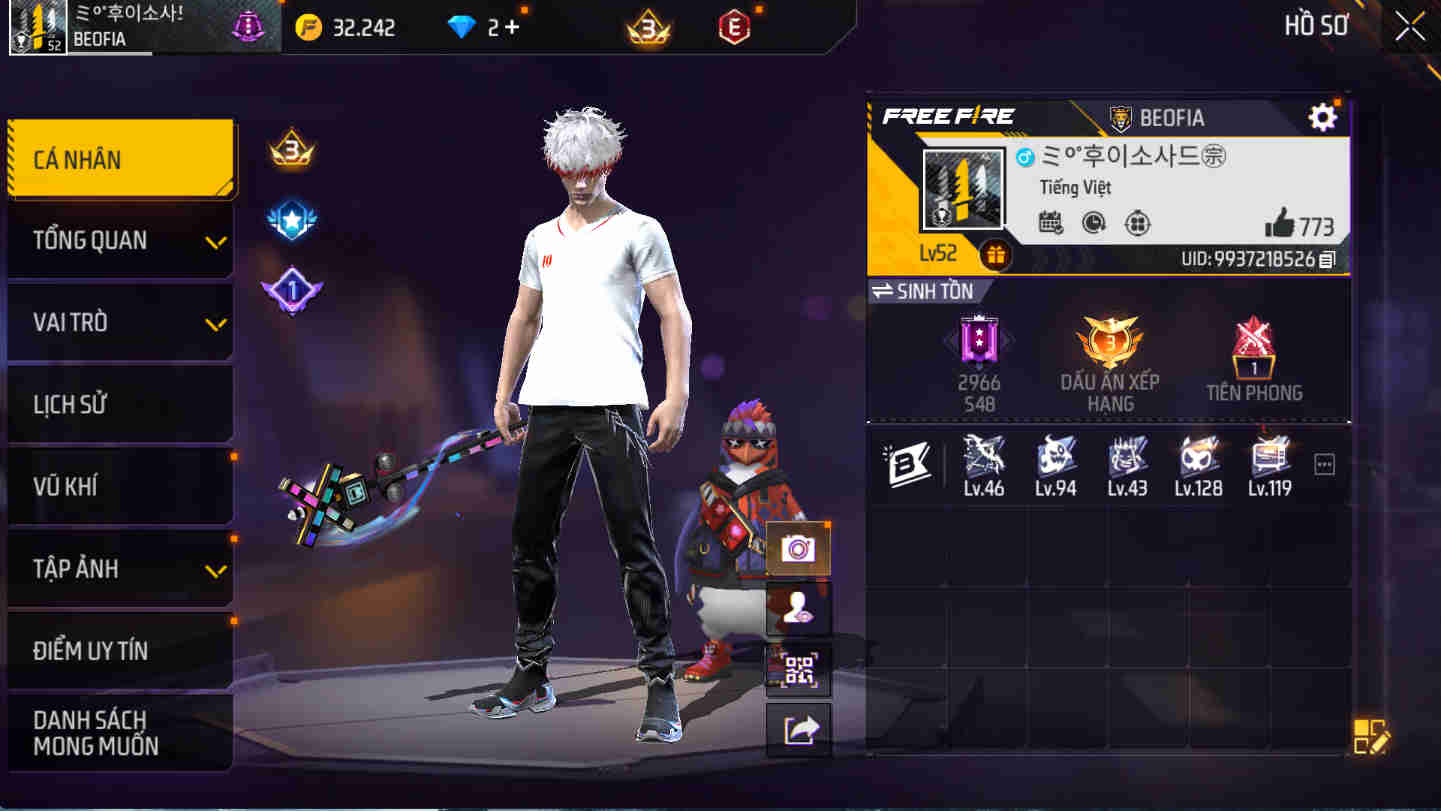Open the VŨ KHÍ menu item
The height and width of the screenshot is (811, 1441).
coord(120,486)
